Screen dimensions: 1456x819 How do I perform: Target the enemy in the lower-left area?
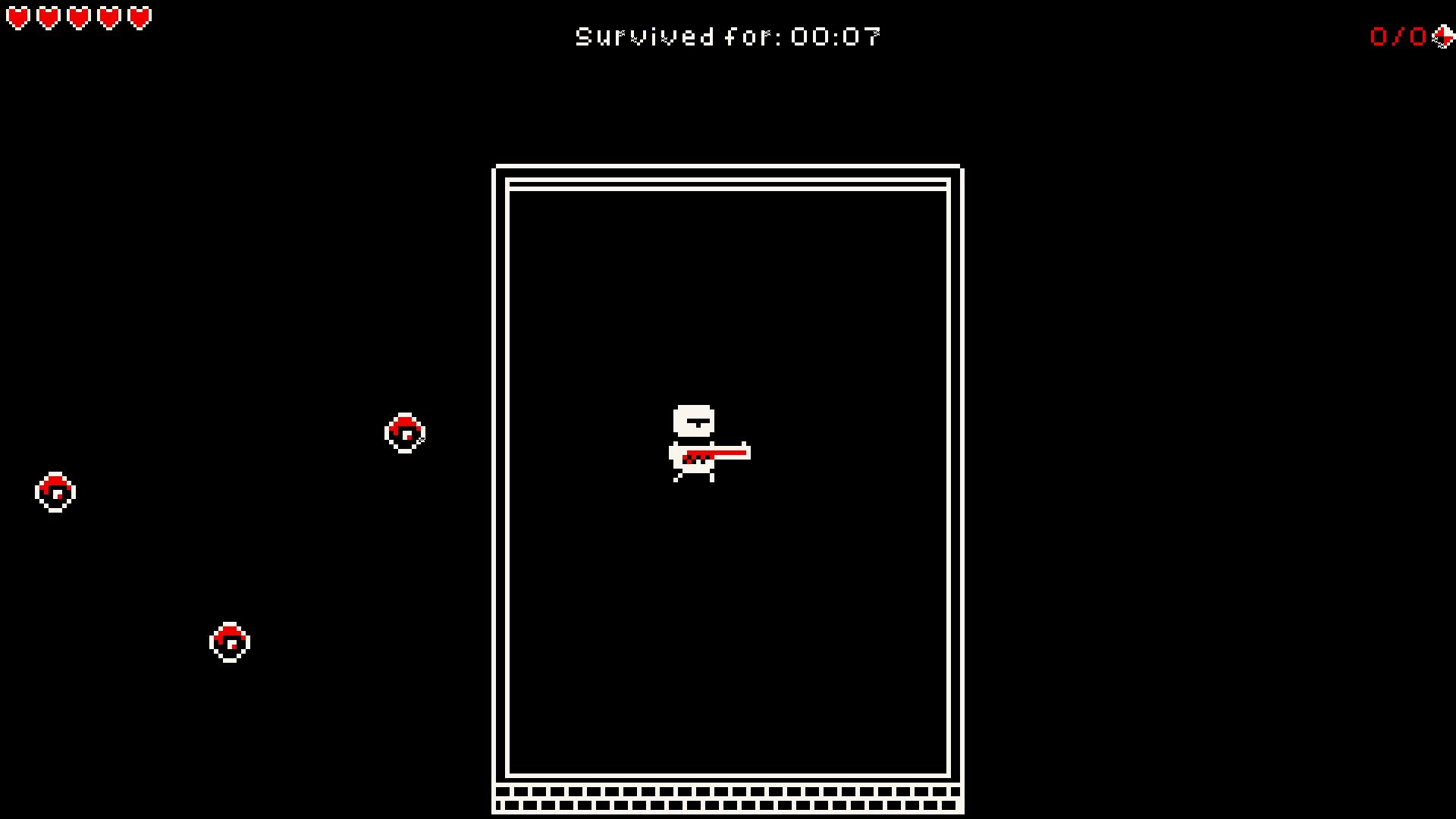tap(229, 642)
